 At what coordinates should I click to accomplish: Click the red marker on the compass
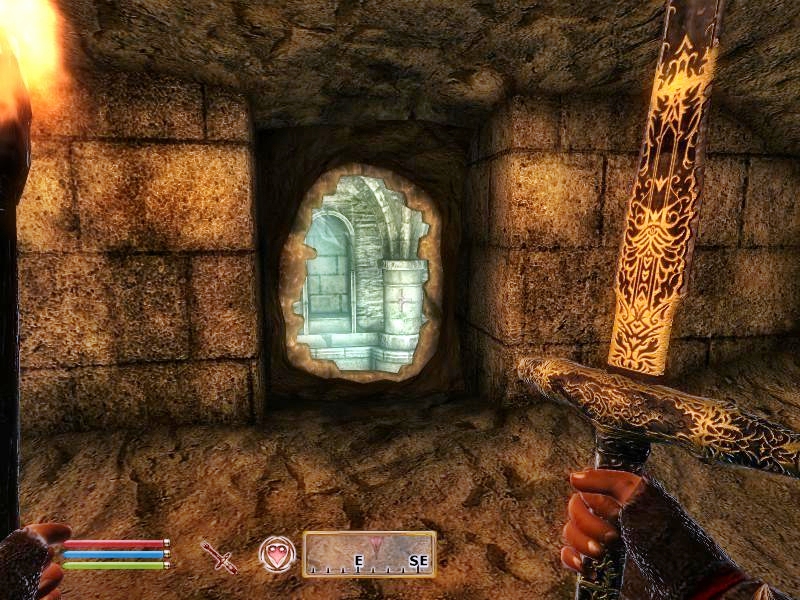[376, 545]
